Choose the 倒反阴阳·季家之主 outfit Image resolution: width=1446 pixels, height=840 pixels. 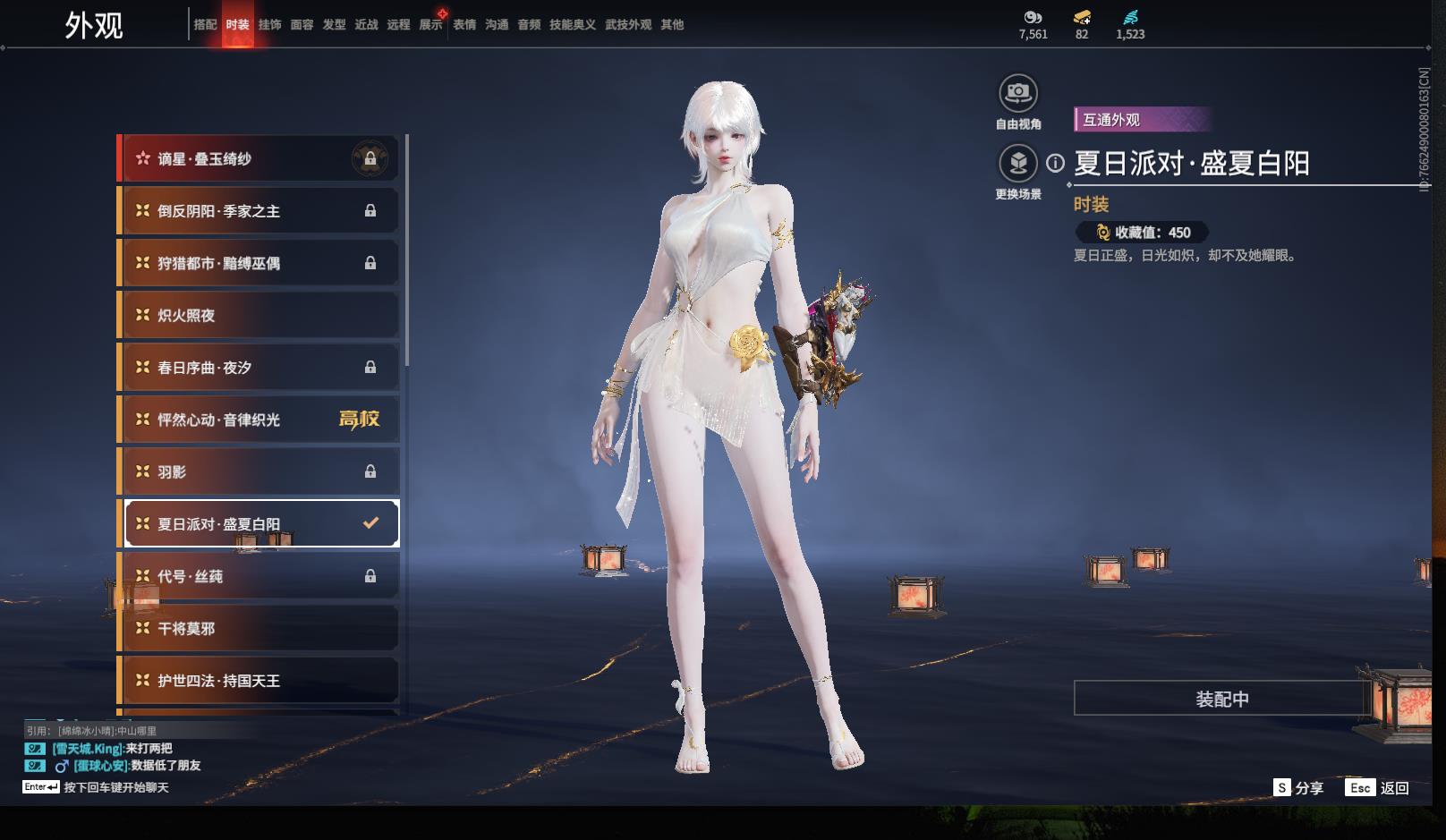point(259,211)
